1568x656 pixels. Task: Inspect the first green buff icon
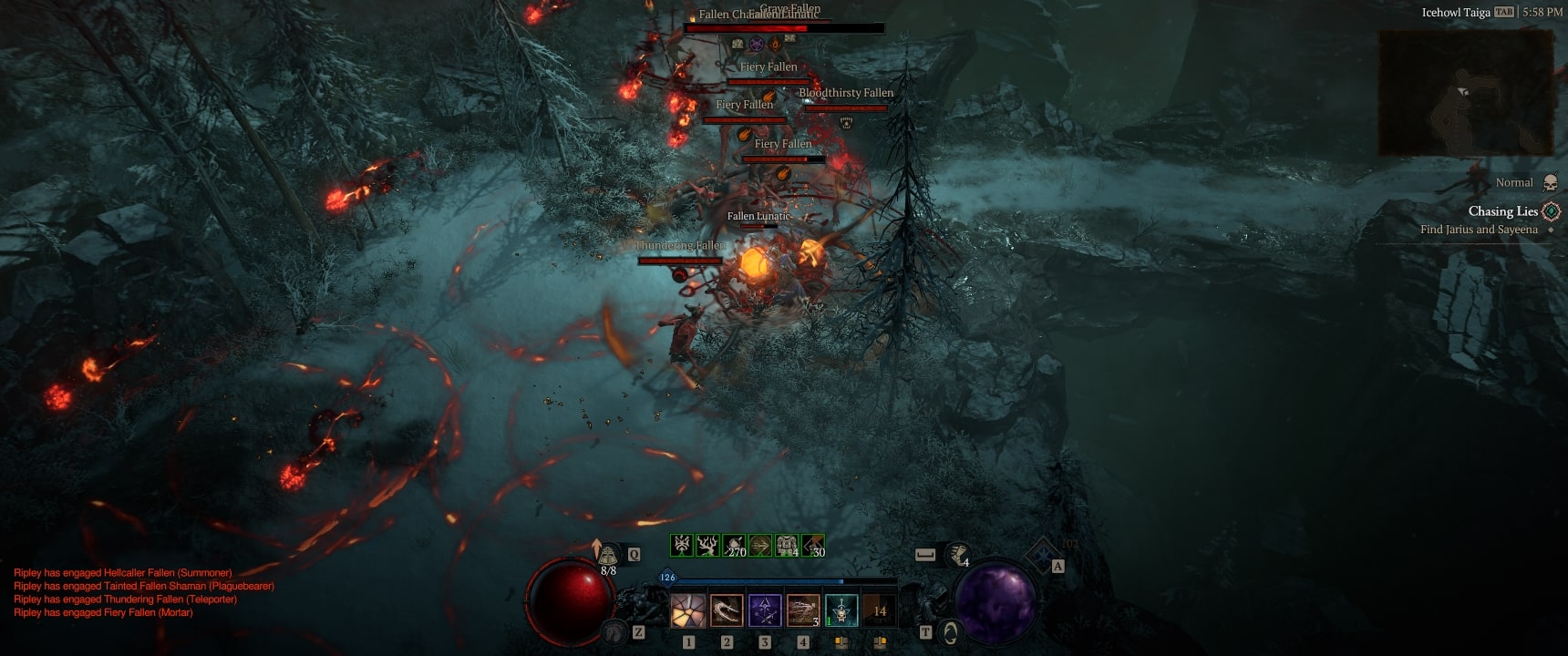[681, 545]
